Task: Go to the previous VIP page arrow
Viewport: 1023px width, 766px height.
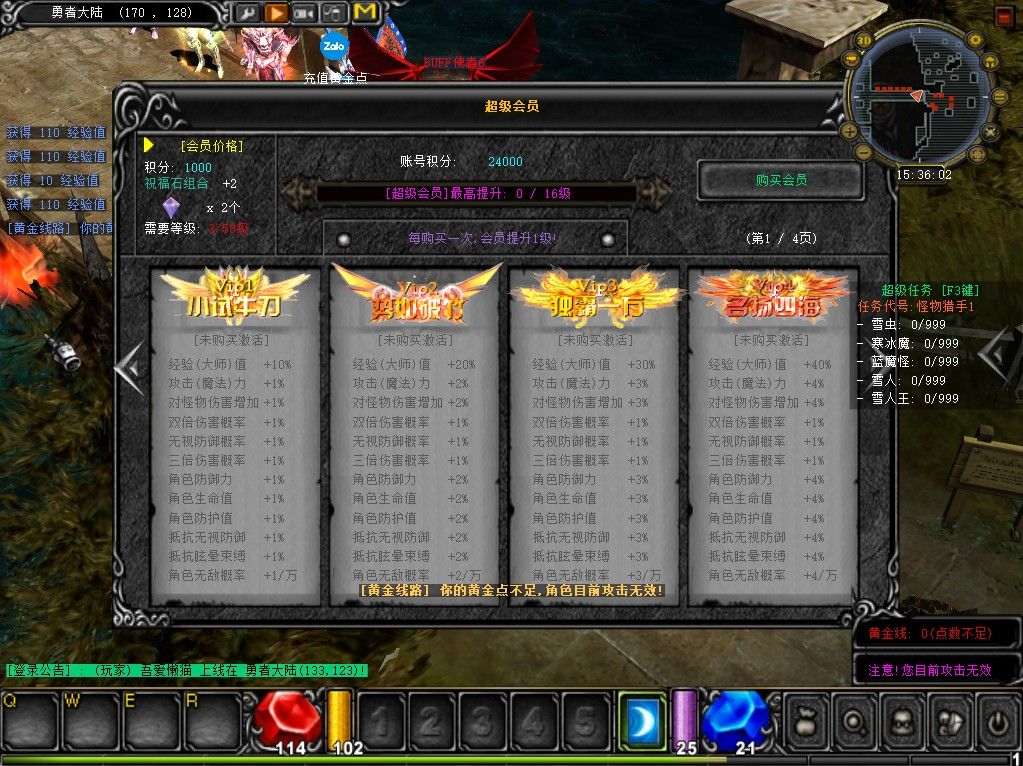Action: [x=130, y=367]
